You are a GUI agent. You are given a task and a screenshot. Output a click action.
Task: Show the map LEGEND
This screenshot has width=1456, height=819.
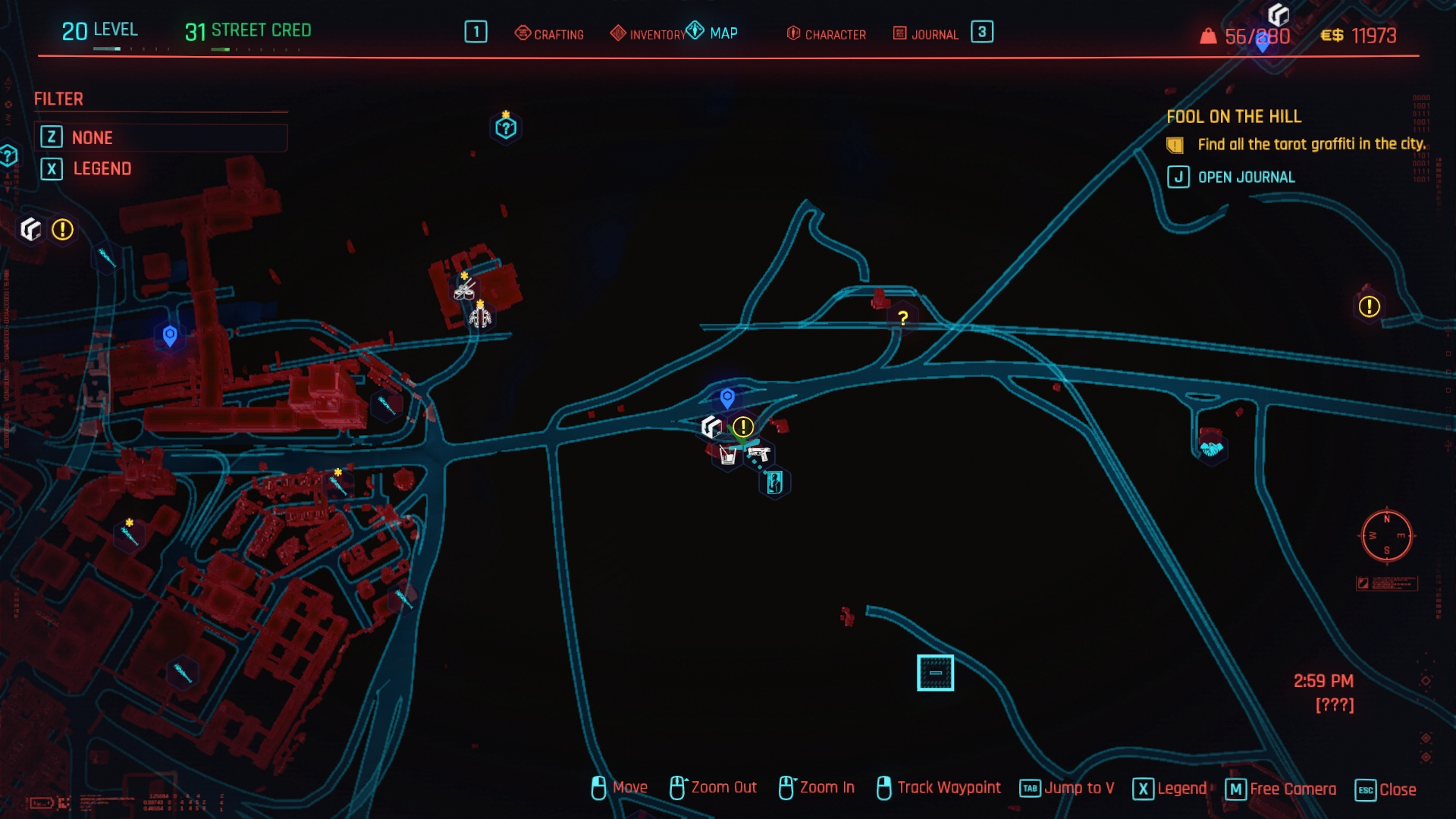click(x=102, y=168)
